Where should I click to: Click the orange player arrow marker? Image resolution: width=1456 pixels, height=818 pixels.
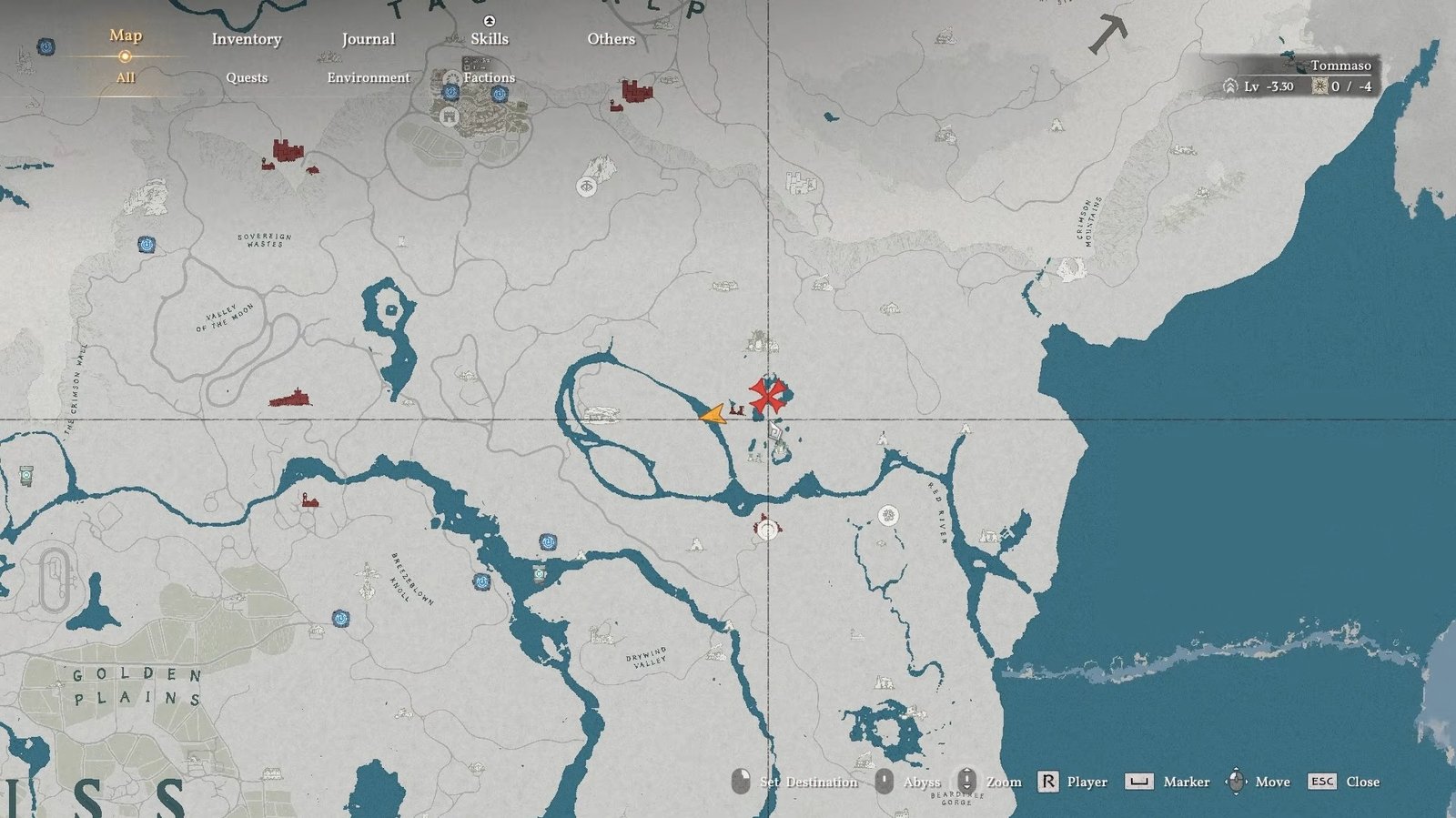click(713, 415)
